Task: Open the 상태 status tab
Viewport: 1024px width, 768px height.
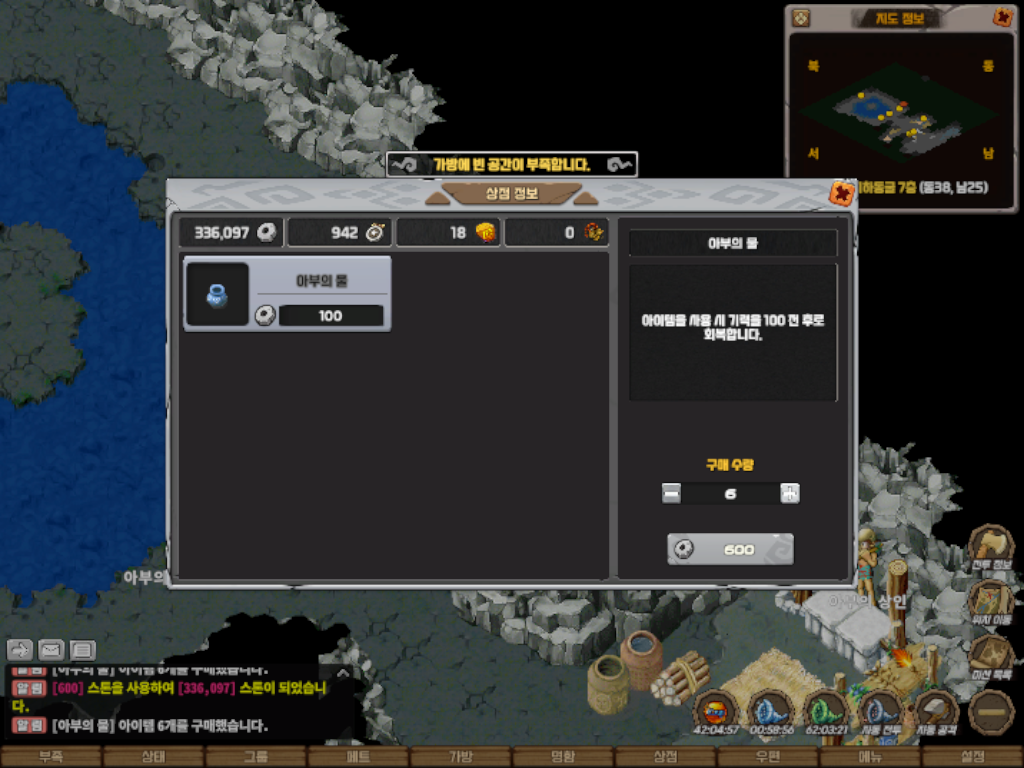Action: pyautogui.click(x=153, y=757)
